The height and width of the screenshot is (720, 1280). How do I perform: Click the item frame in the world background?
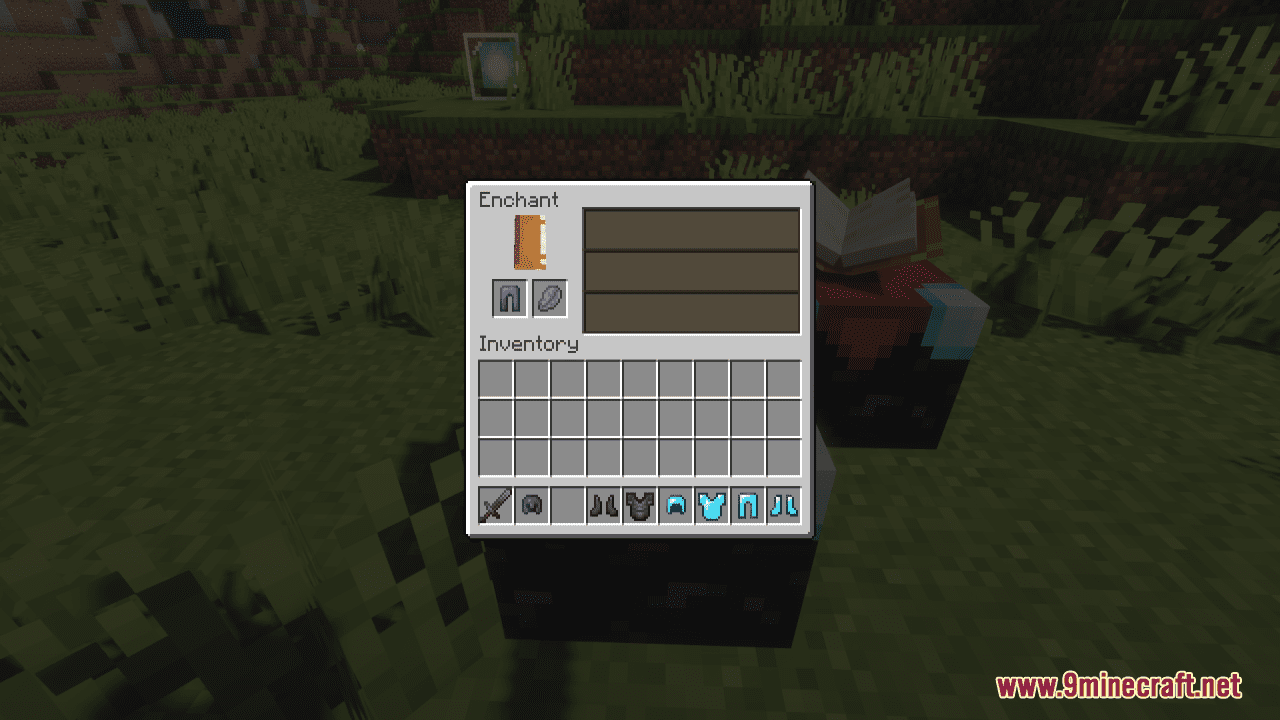(x=490, y=68)
